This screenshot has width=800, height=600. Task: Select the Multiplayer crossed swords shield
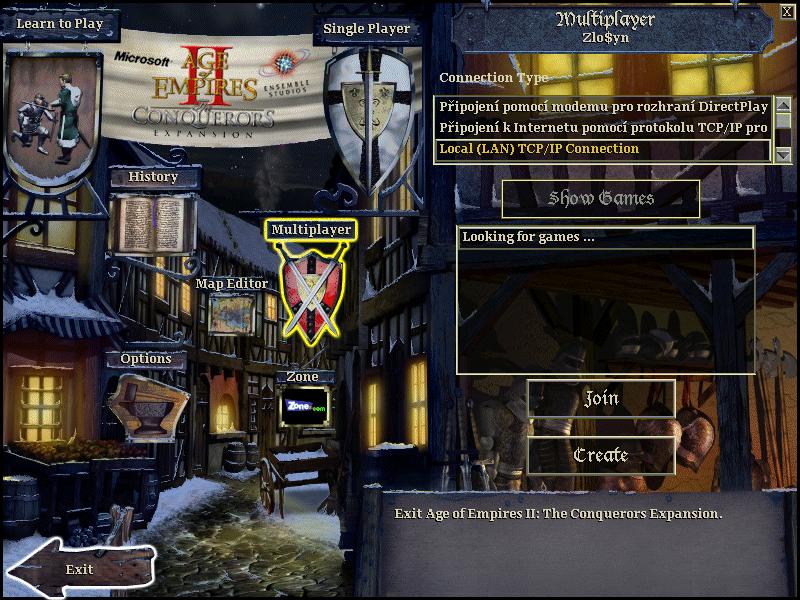pos(310,289)
